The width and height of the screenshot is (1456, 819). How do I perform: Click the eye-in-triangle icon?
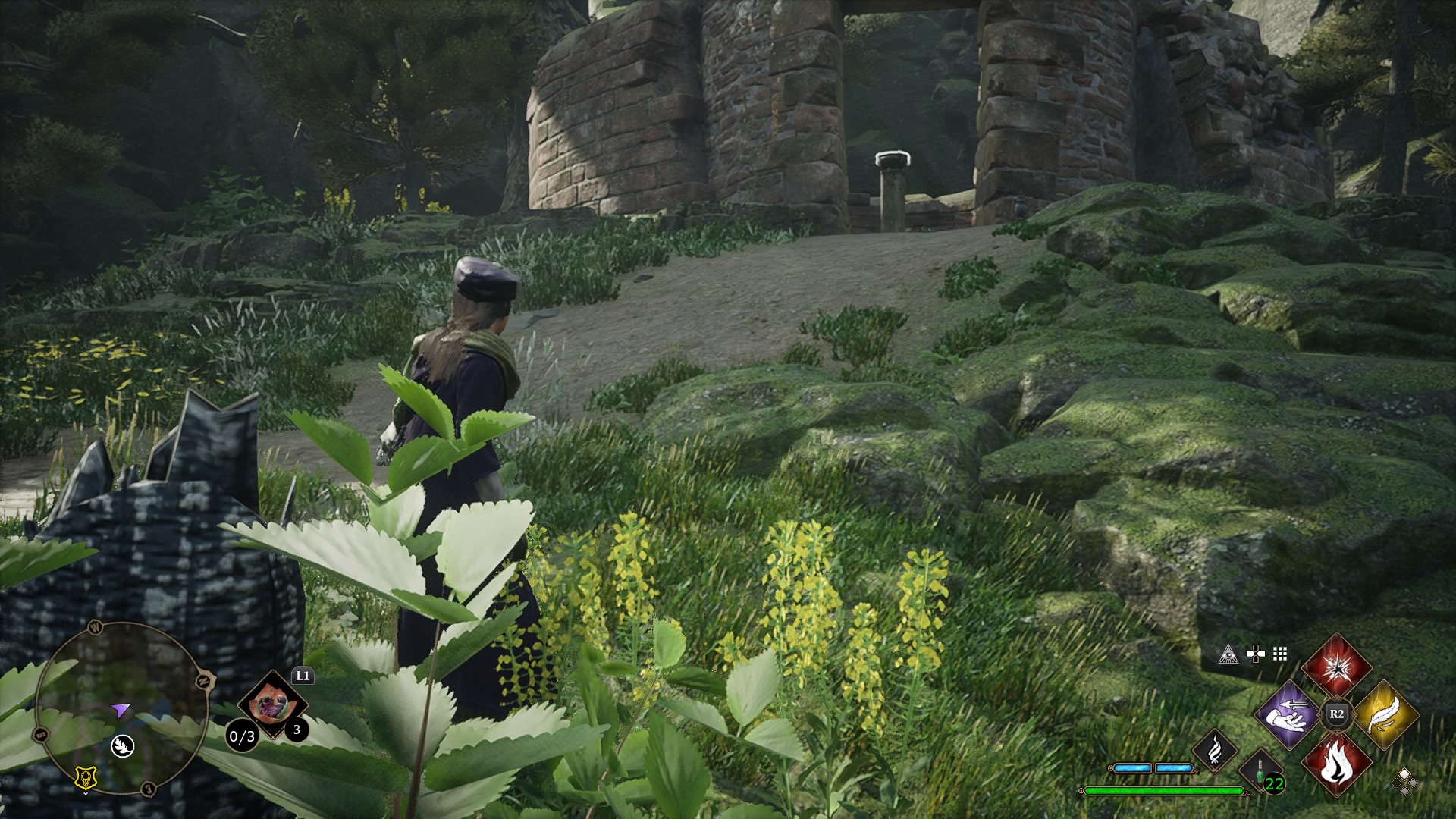(1228, 654)
